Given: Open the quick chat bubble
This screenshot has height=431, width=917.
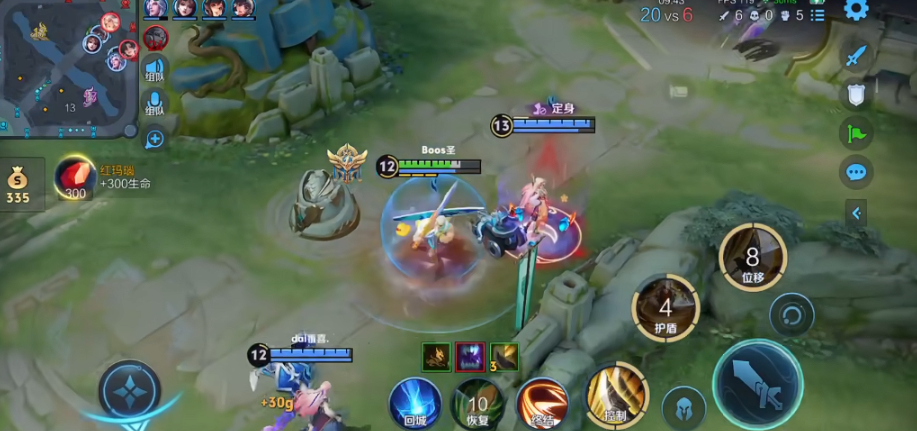Looking at the screenshot, I should [855, 171].
